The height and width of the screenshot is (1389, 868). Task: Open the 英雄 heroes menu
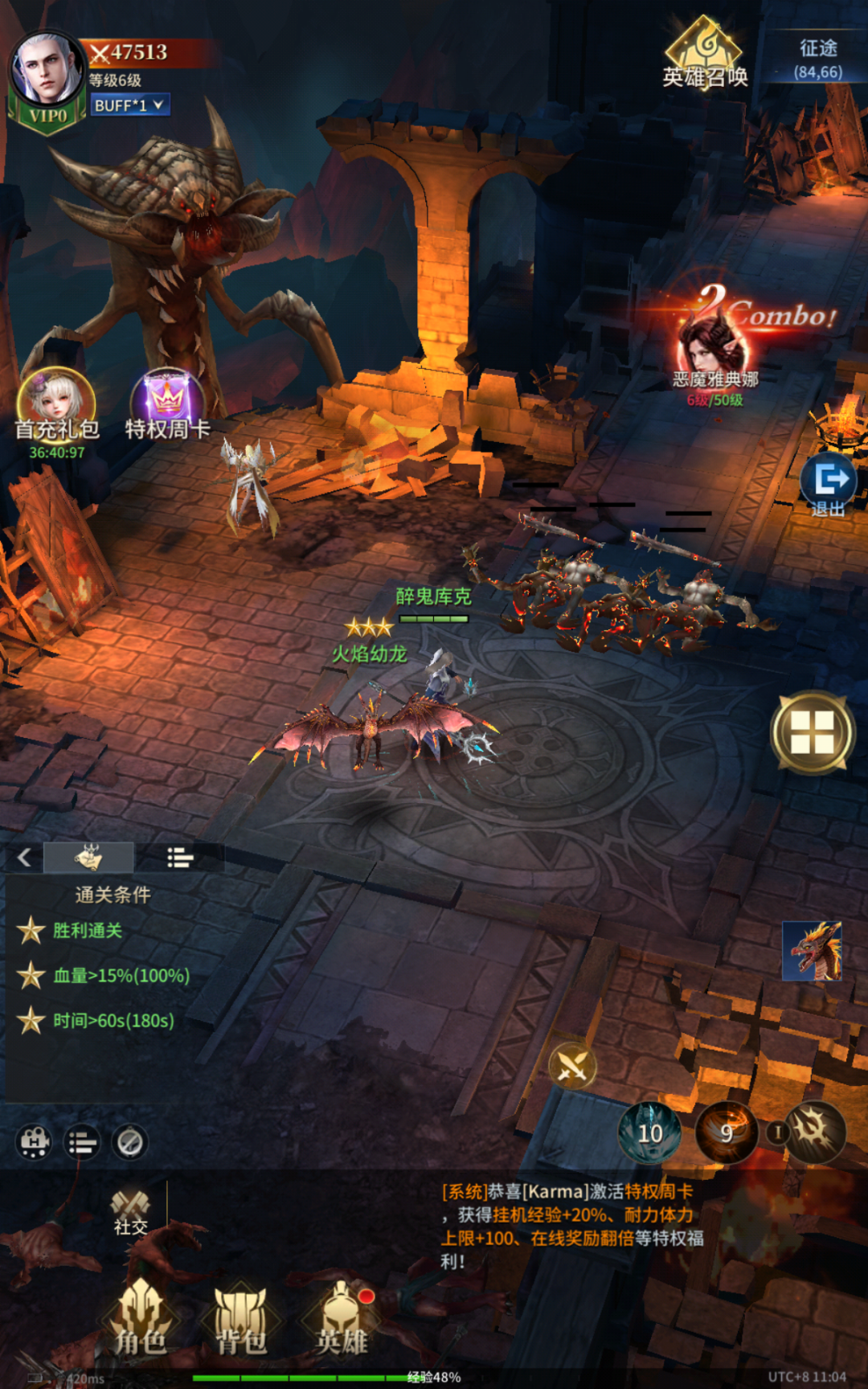(342, 1318)
